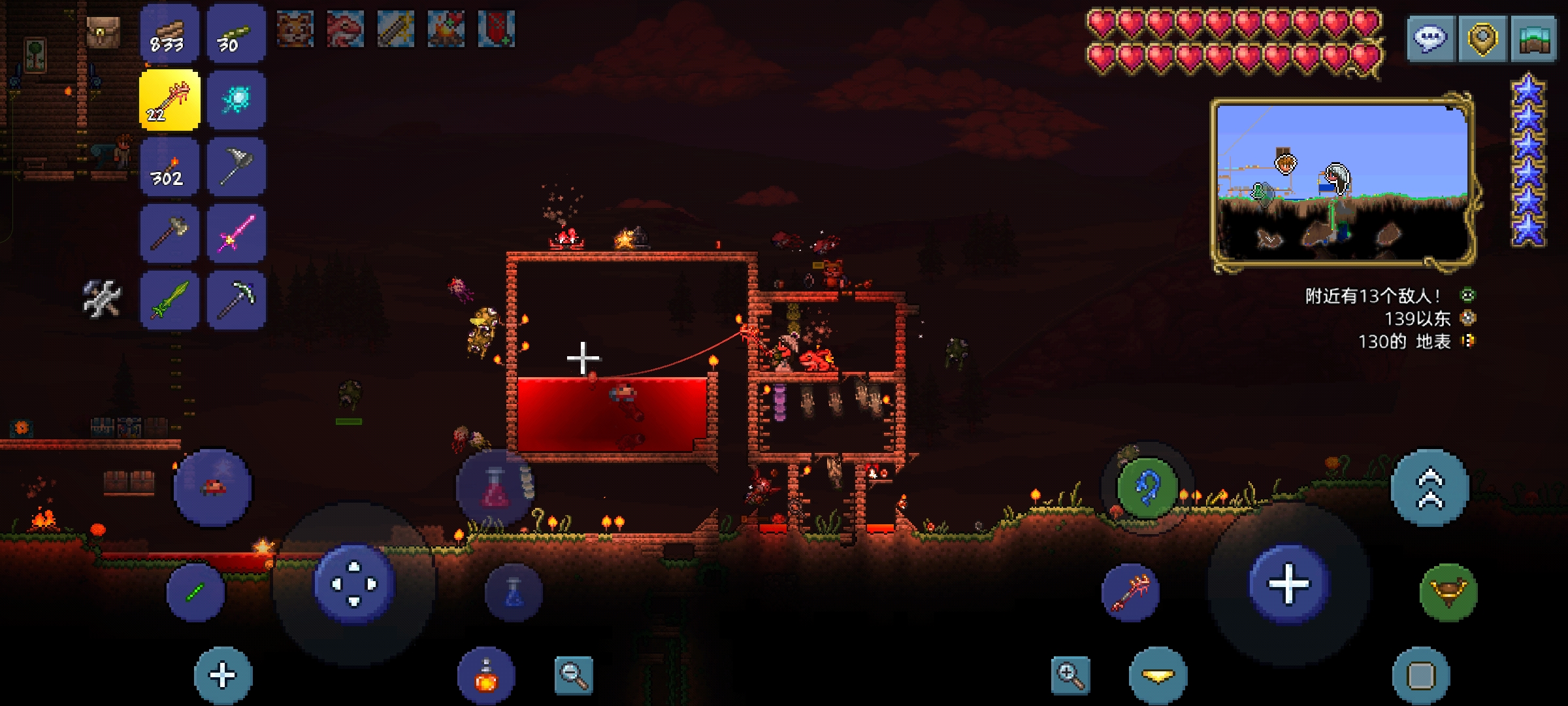
Task: Open the chat speech bubble button
Action: 1430,39
